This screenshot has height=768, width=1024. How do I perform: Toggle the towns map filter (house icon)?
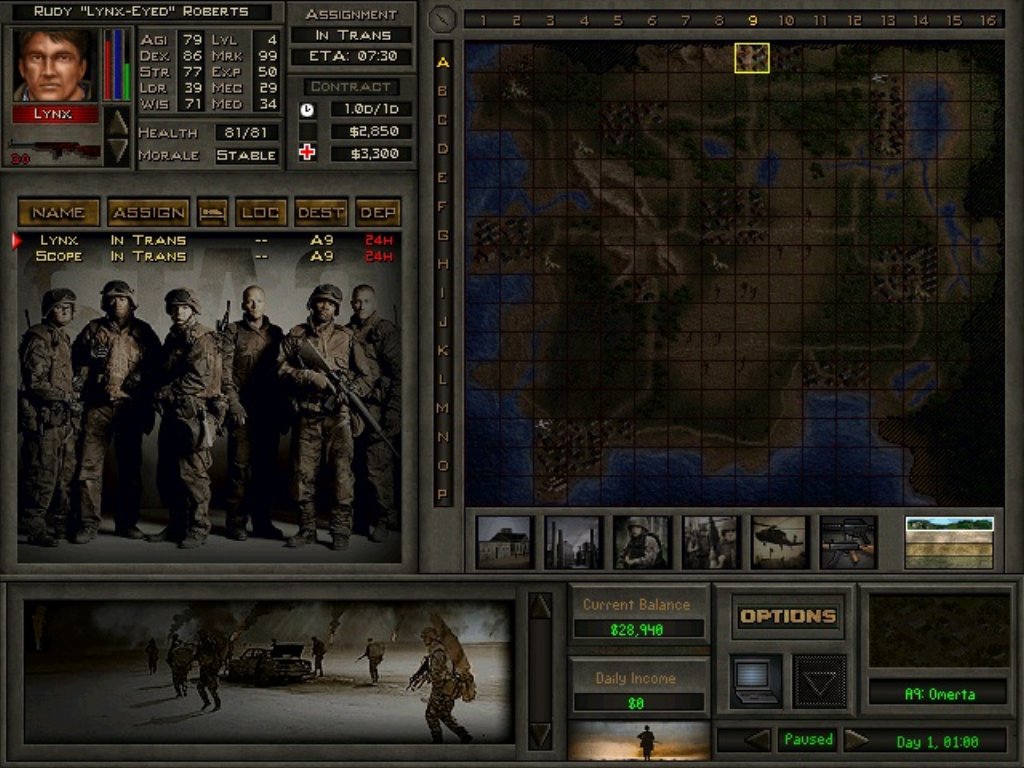click(505, 542)
